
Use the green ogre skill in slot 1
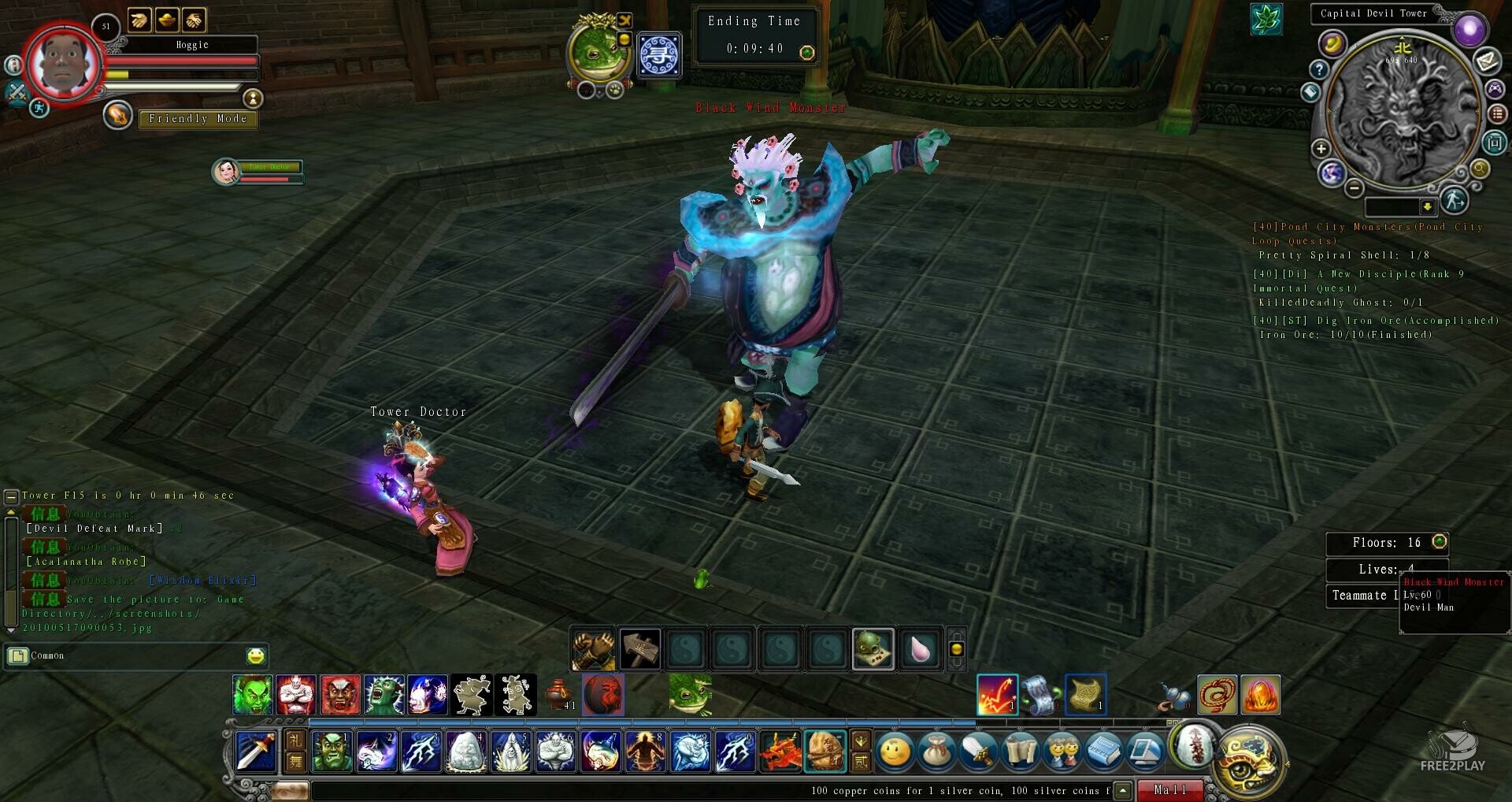click(332, 751)
